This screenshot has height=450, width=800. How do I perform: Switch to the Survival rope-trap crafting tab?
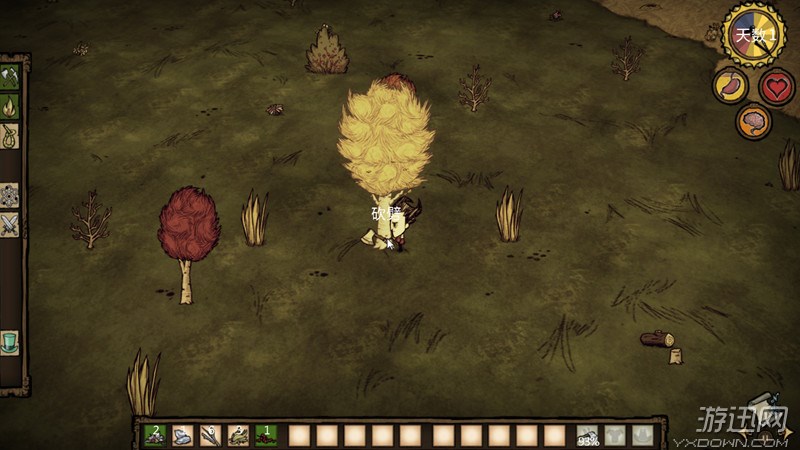click(10, 134)
